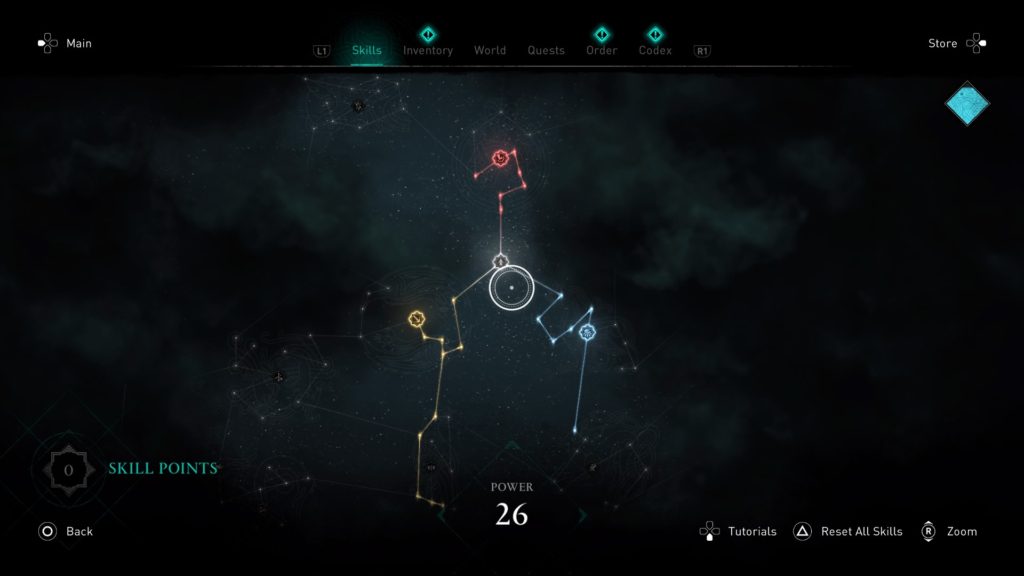Click the central white circle node

click(x=510, y=289)
